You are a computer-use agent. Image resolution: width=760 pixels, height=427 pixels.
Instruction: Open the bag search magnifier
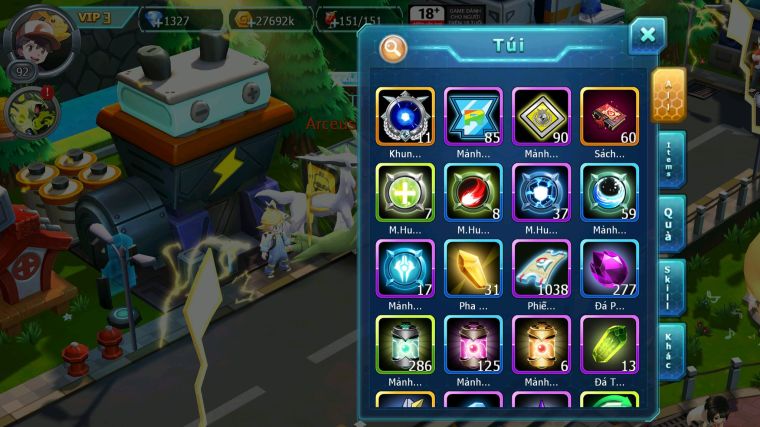click(x=393, y=47)
